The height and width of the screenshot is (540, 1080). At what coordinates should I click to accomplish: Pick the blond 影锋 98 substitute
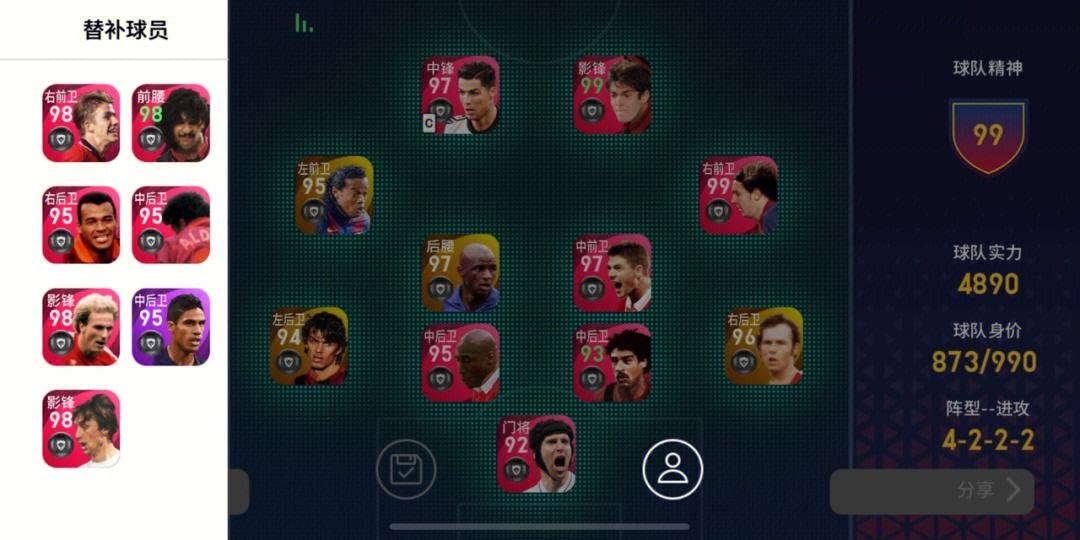[x=81, y=327]
